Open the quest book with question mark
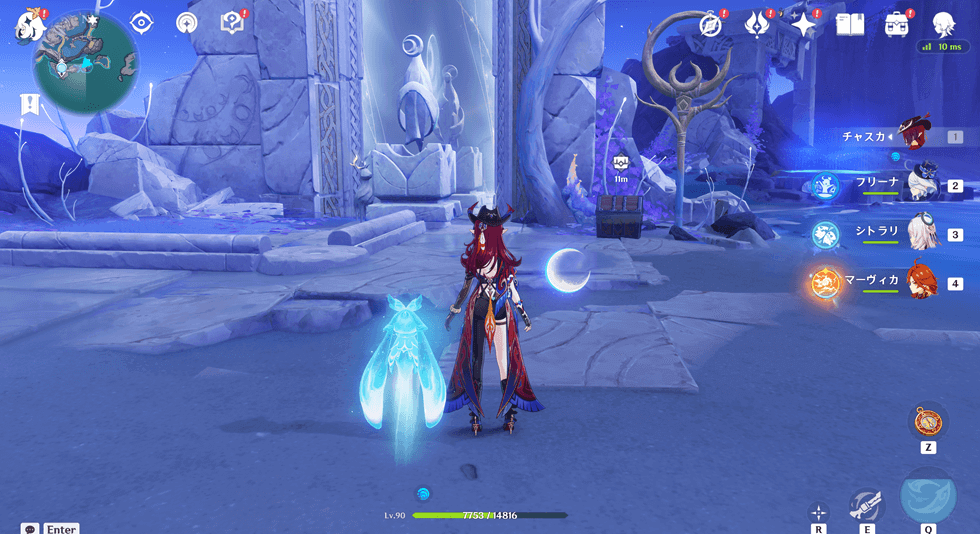 pyautogui.click(x=232, y=24)
